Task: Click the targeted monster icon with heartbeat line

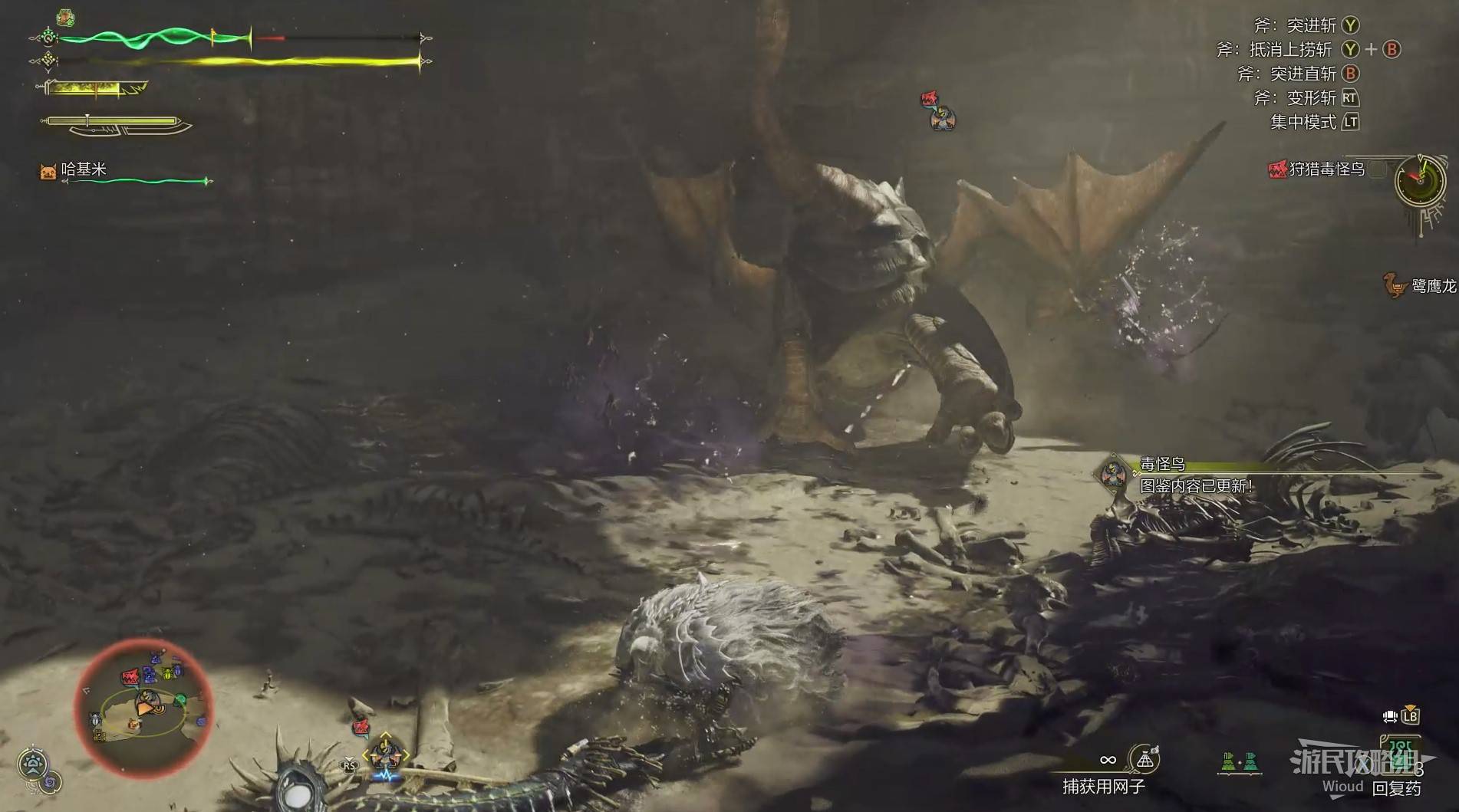Action: [385, 755]
